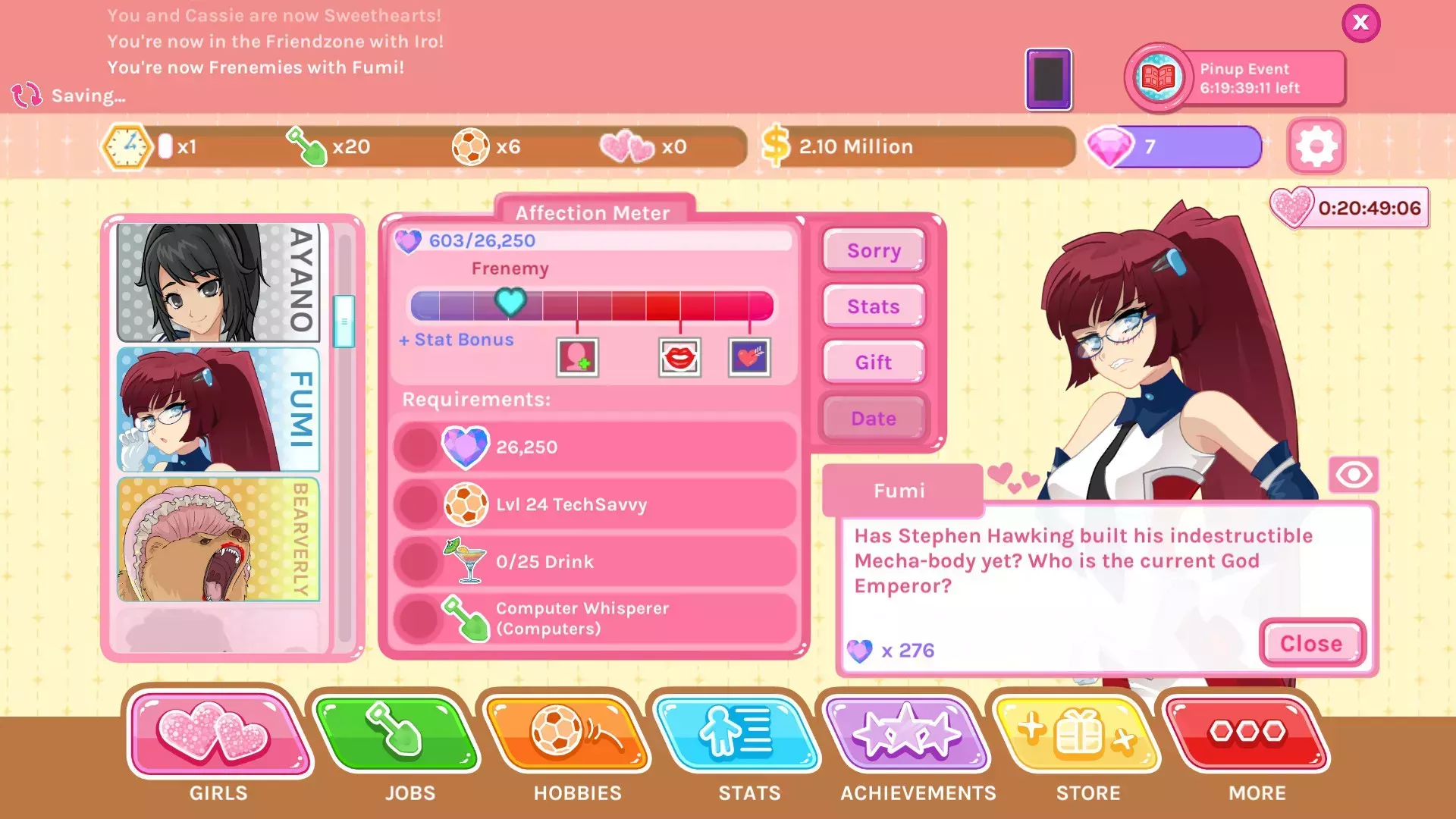Close Fumi's dialogue box
This screenshot has width=1456, height=819.
tap(1311, 644)
